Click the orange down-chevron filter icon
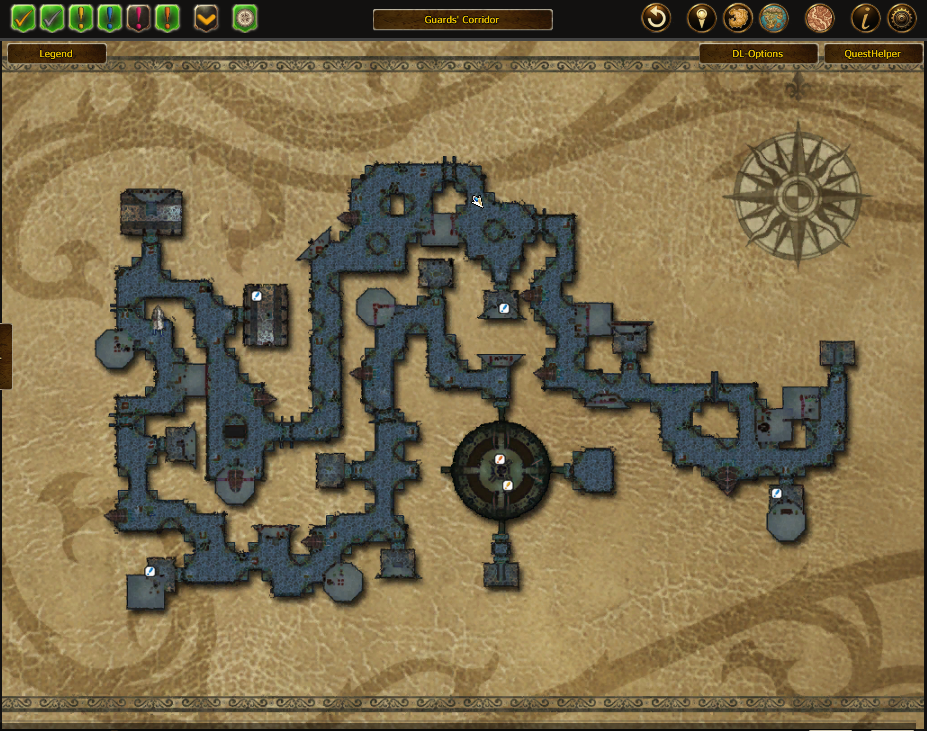 click(206, 17)
